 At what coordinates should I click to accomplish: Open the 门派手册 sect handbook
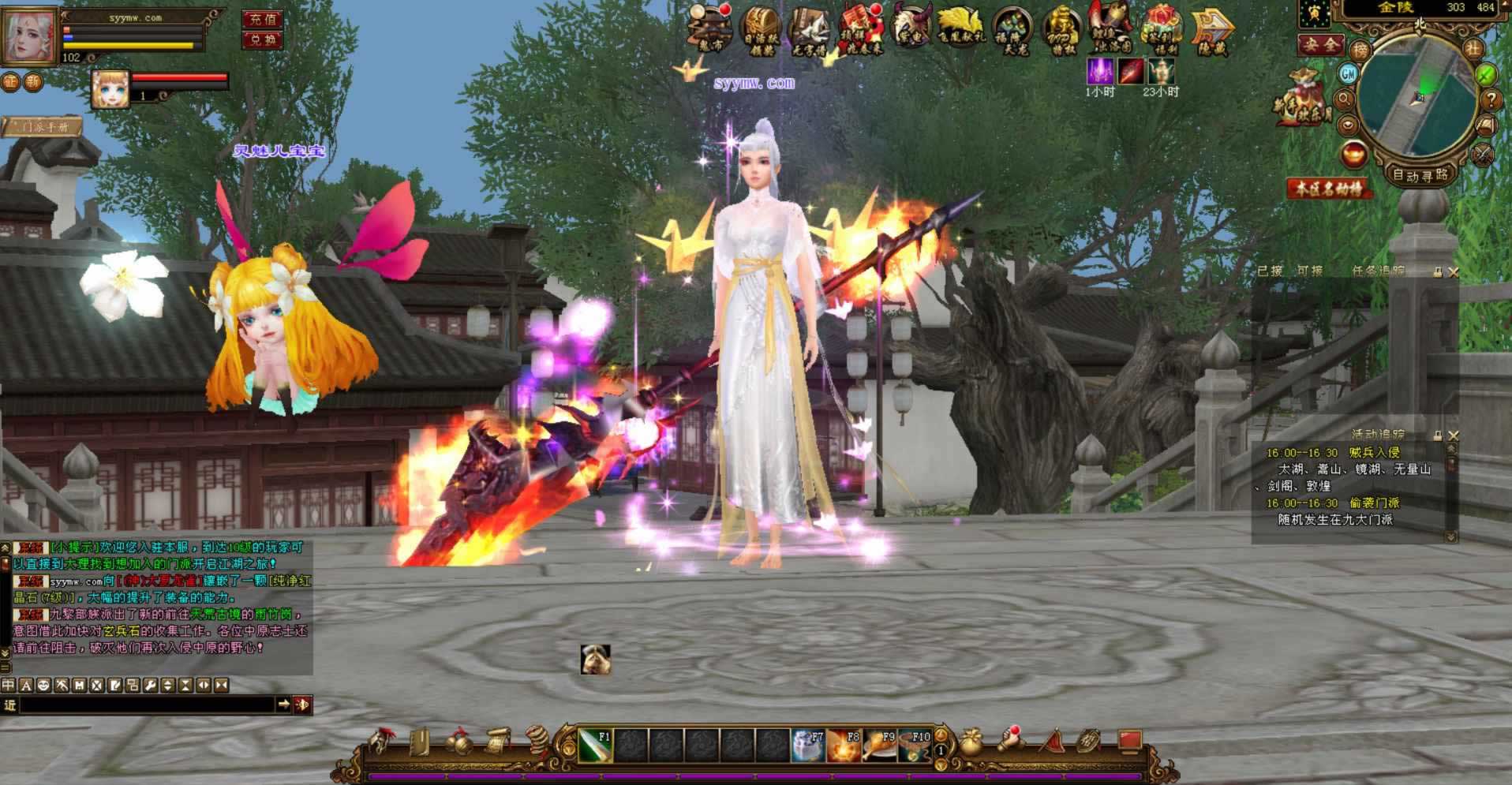click(43, 126)
